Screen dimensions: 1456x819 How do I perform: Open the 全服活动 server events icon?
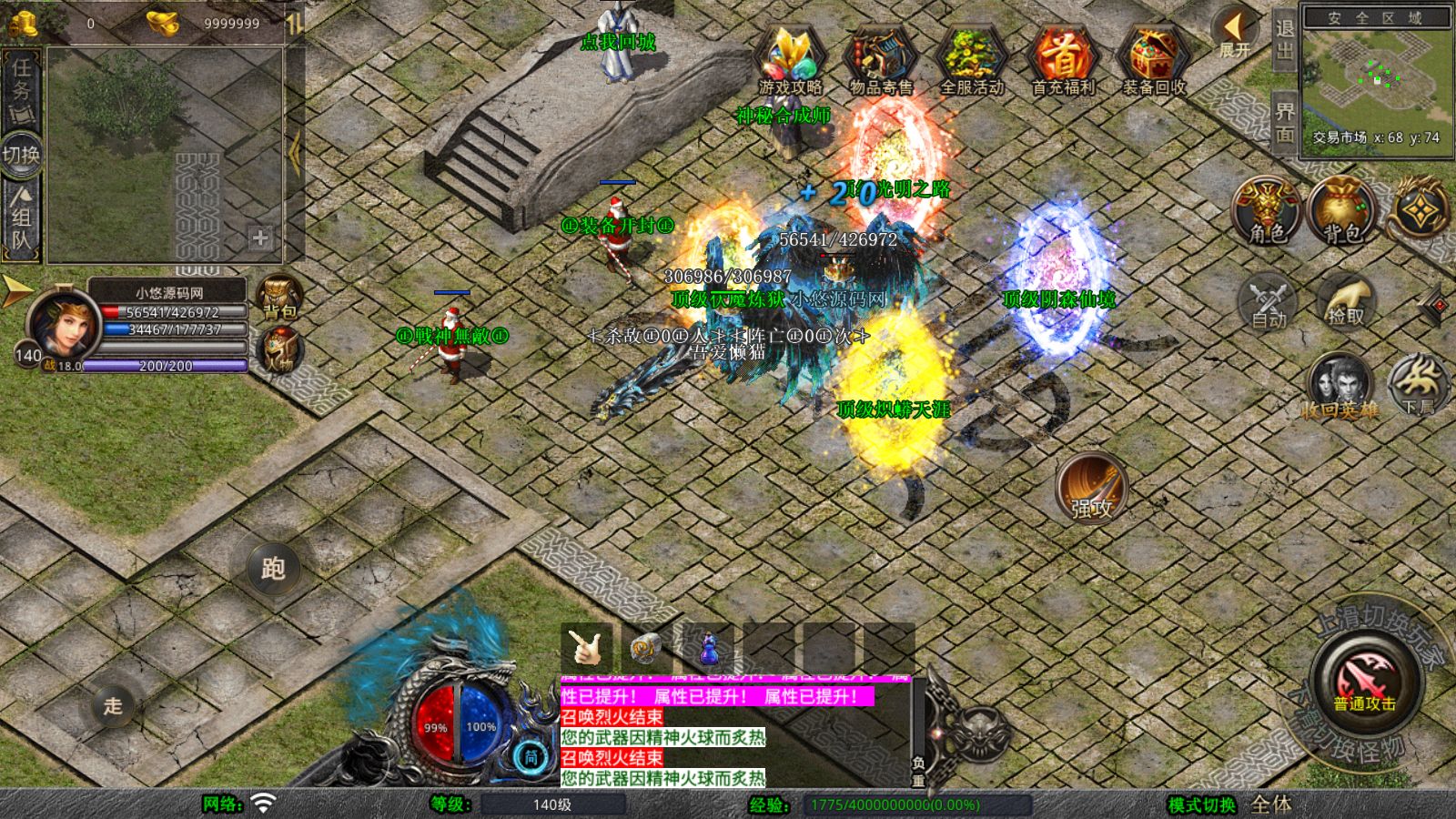tap(972, 59)
